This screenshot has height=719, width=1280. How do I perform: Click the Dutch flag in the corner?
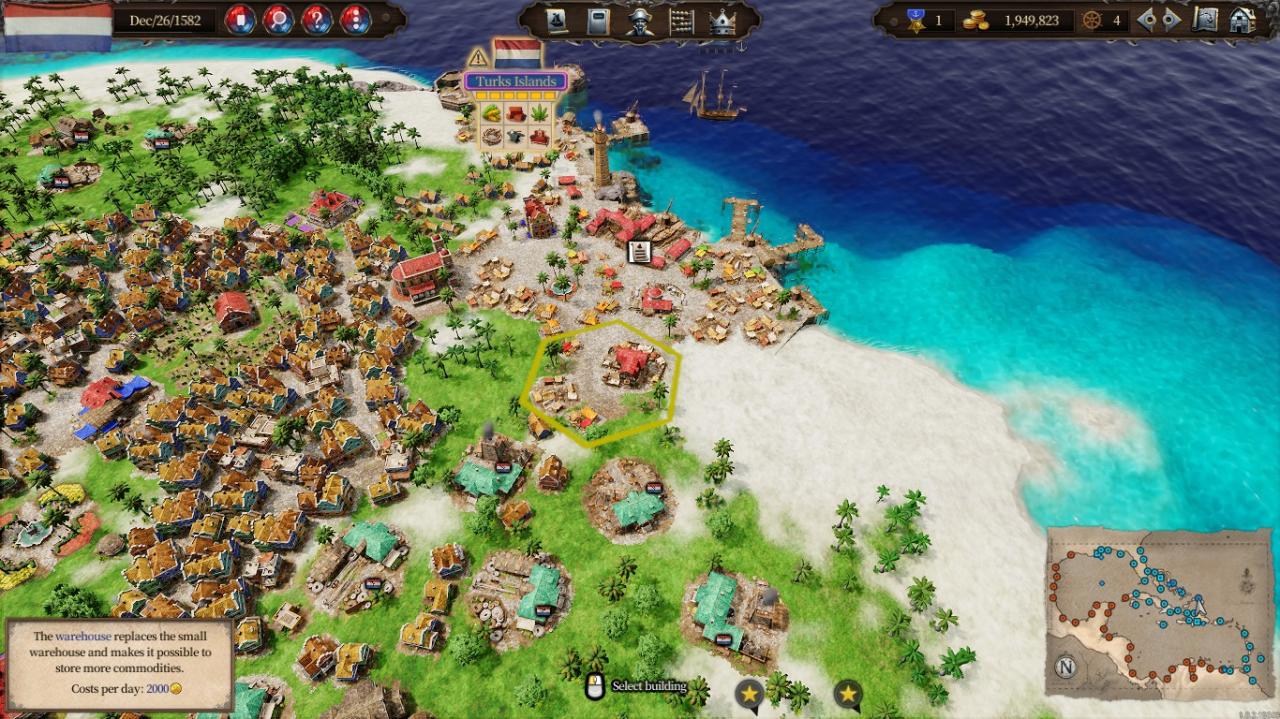[57, 24]
